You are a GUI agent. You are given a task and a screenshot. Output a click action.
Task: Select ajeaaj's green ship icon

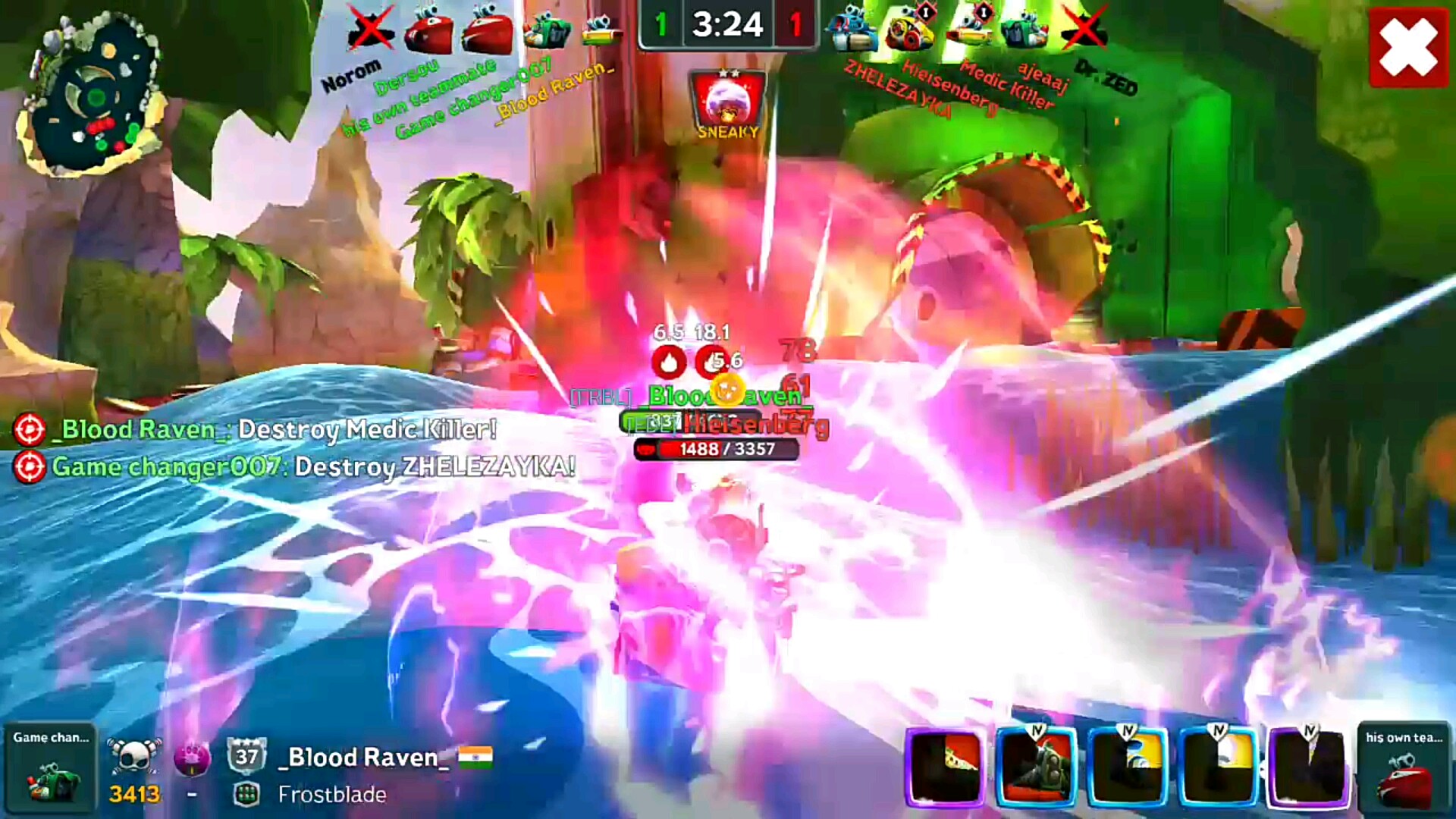pos(1024,30)
